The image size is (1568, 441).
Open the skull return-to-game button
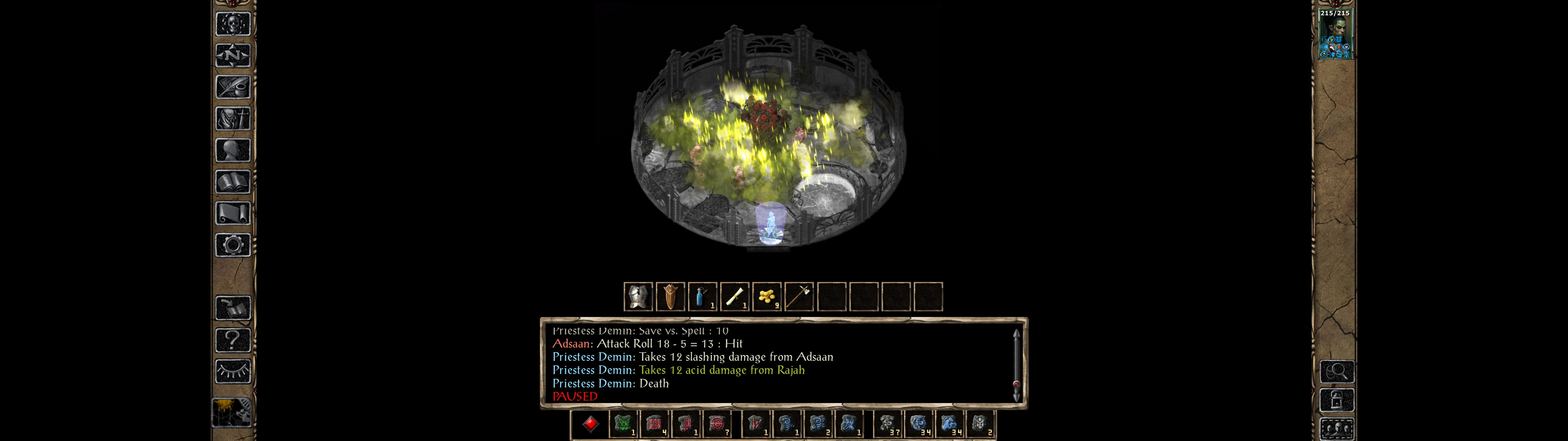point(232,24)
